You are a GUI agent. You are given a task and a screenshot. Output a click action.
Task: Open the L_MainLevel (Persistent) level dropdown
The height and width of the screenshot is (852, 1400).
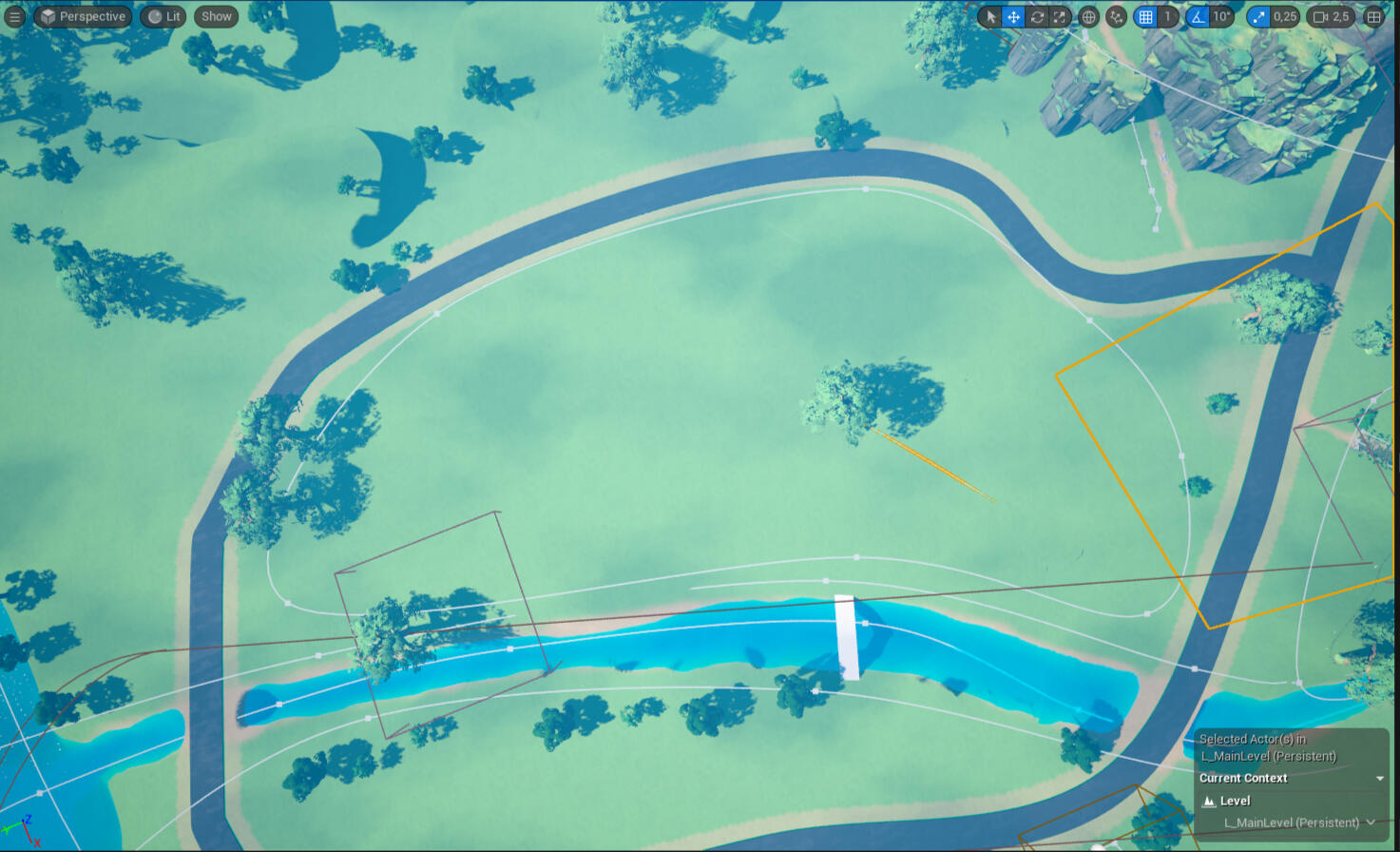[1298, 823]
